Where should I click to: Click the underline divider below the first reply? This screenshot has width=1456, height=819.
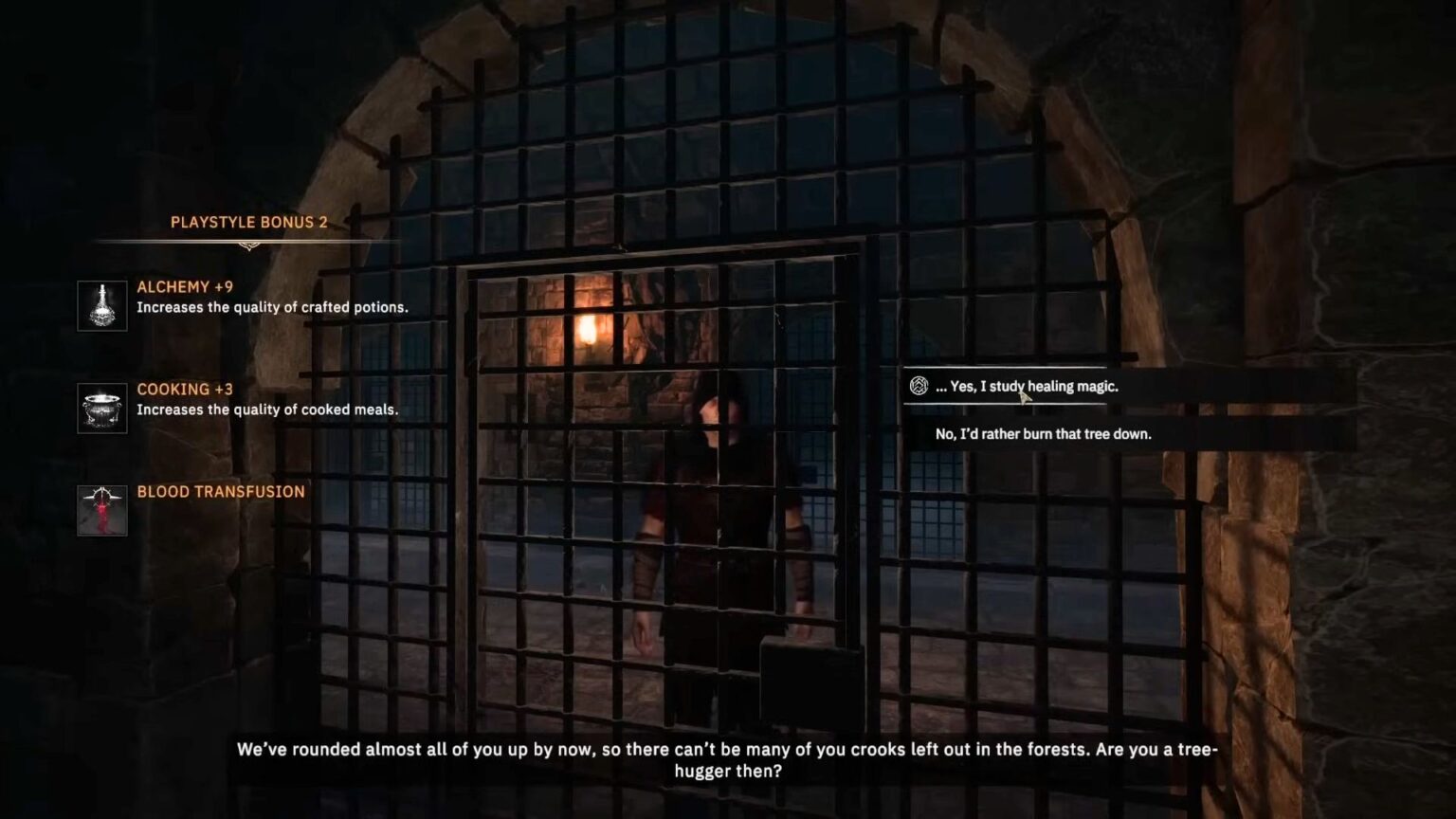[1005, 402]
